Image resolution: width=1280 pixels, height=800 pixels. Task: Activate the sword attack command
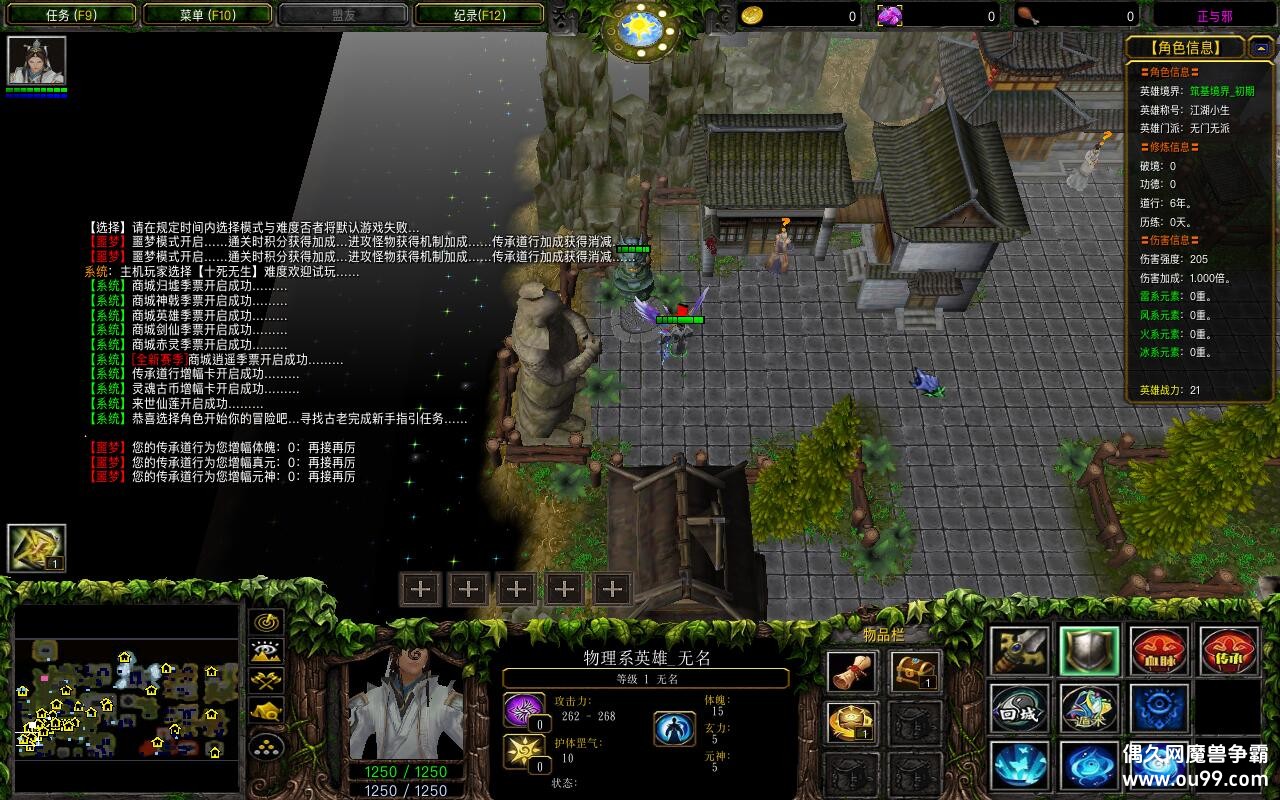click(1019, 651)
